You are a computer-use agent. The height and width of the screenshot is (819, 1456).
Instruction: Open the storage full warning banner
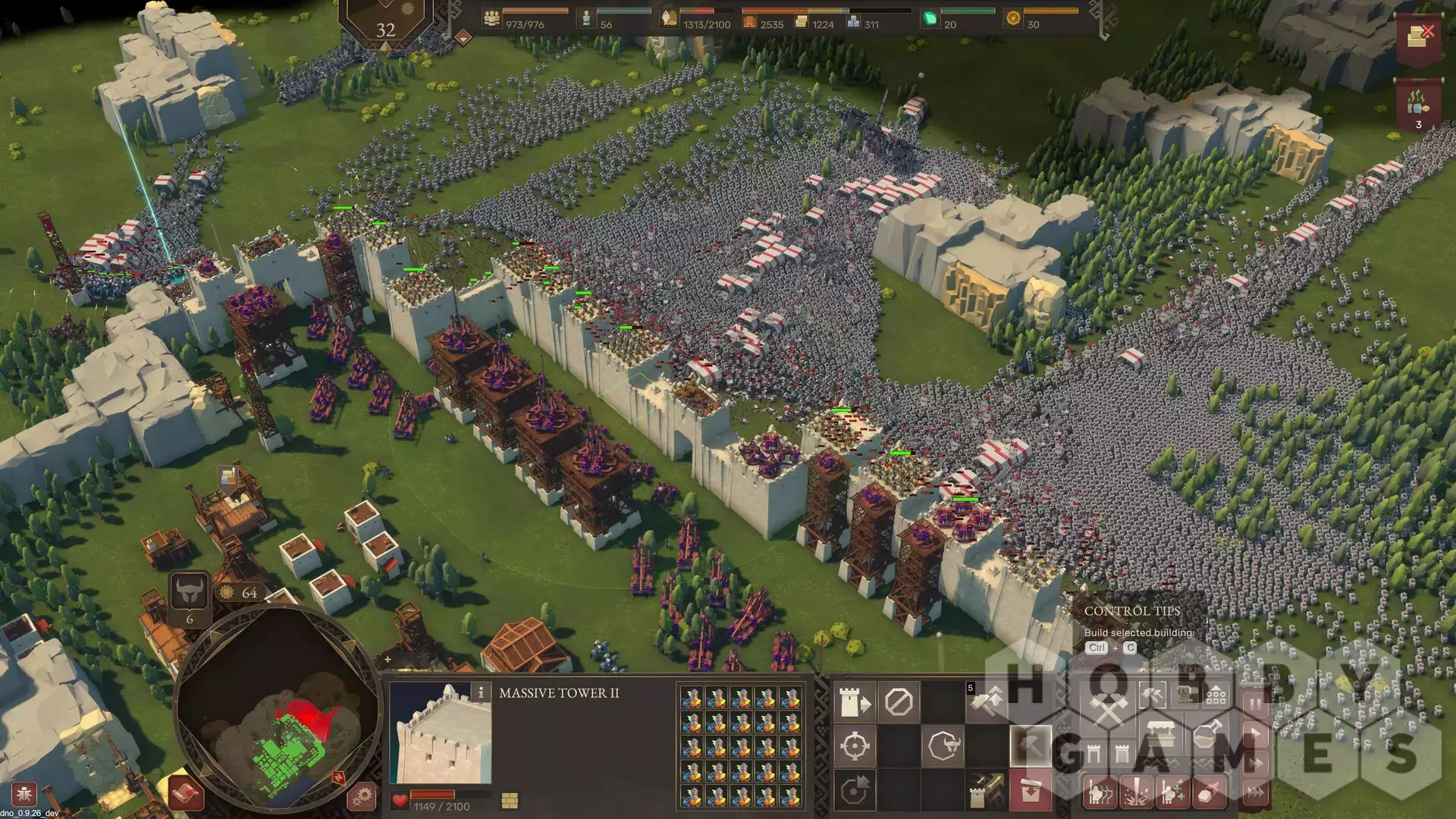click(1417, 36)
